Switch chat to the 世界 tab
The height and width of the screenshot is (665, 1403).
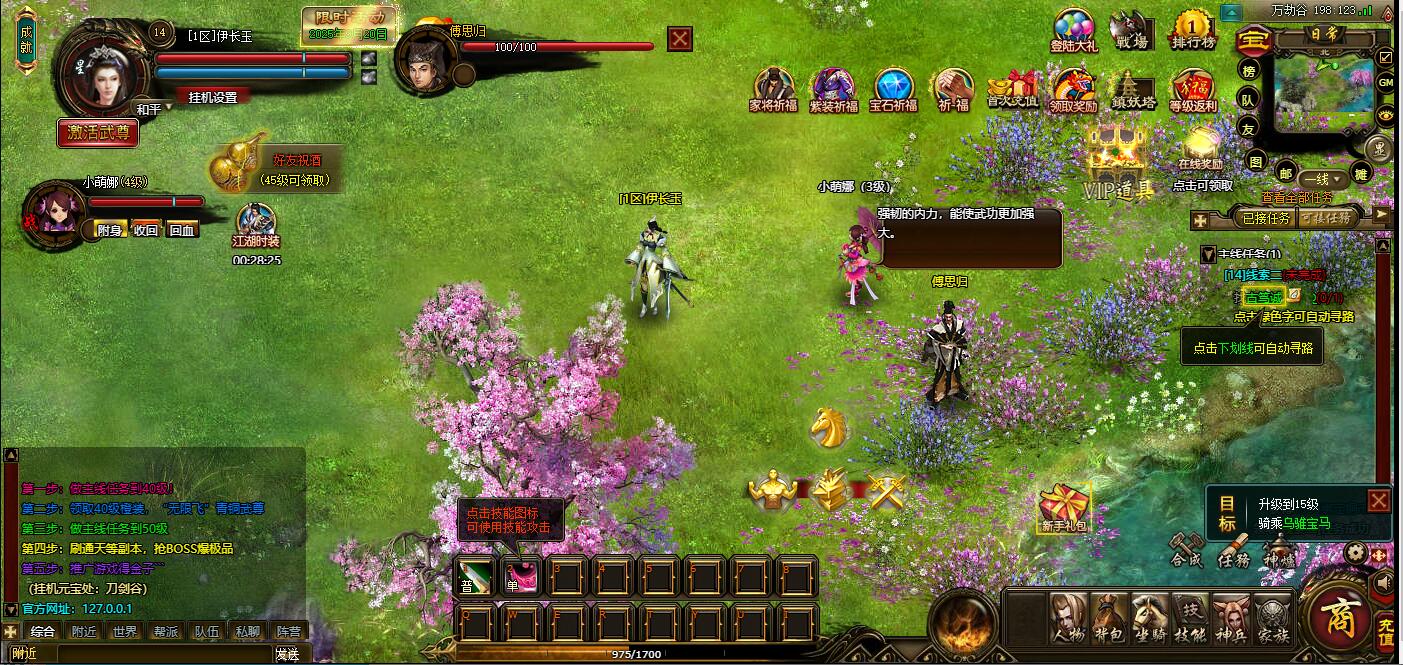click(x=124, y=632)
